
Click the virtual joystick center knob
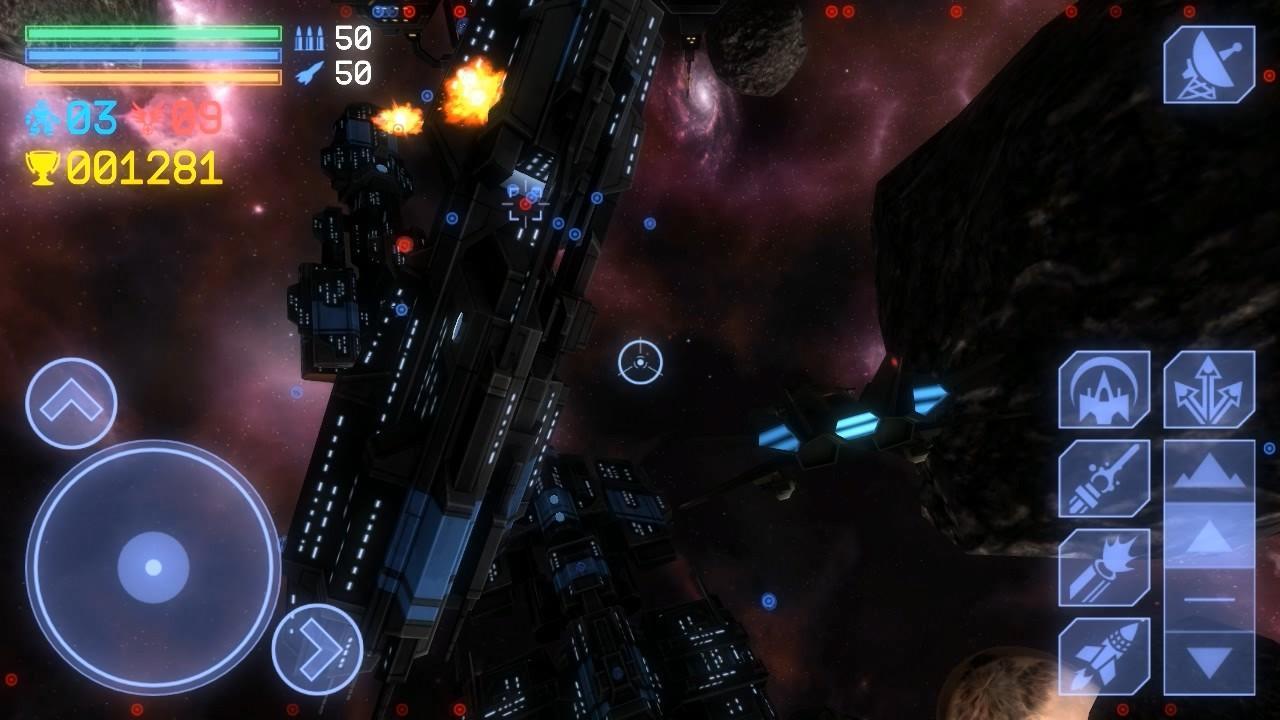(x=153, y=567)
